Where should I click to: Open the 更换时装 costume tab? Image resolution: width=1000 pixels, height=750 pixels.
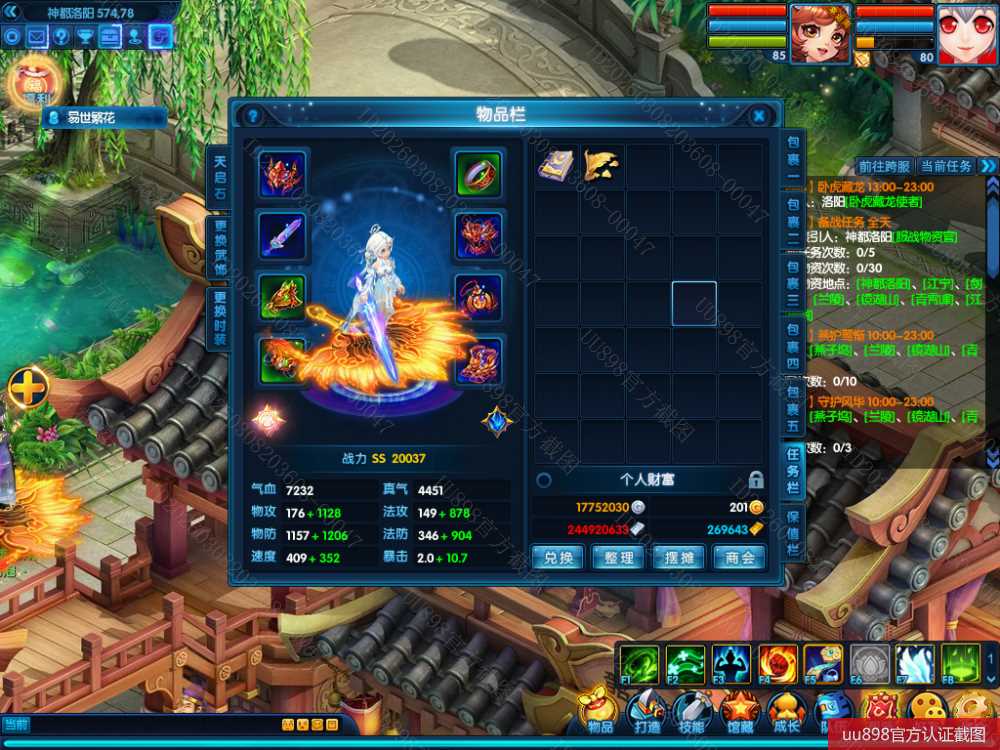point(220,318)
